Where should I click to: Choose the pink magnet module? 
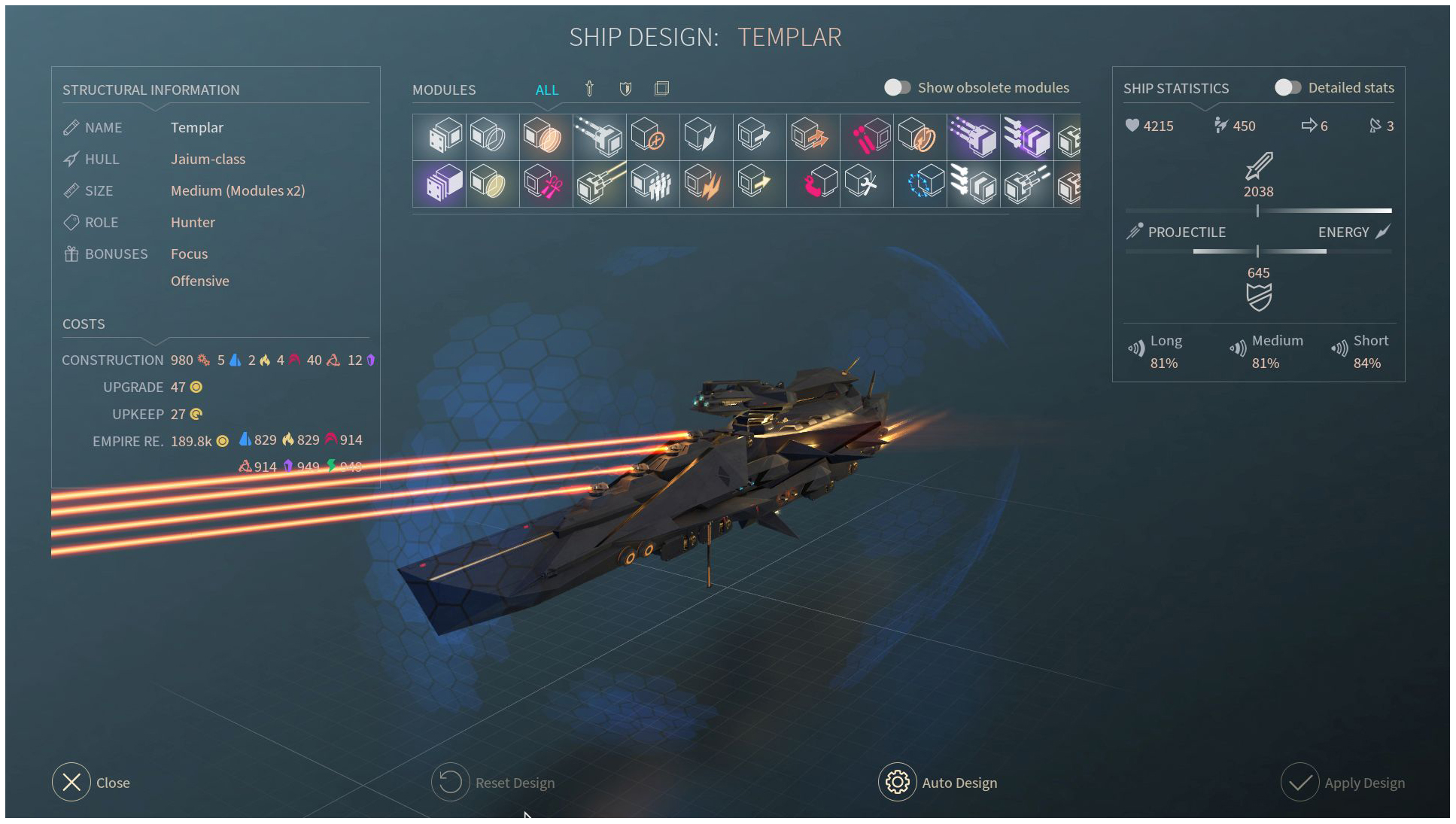[817, 184]
